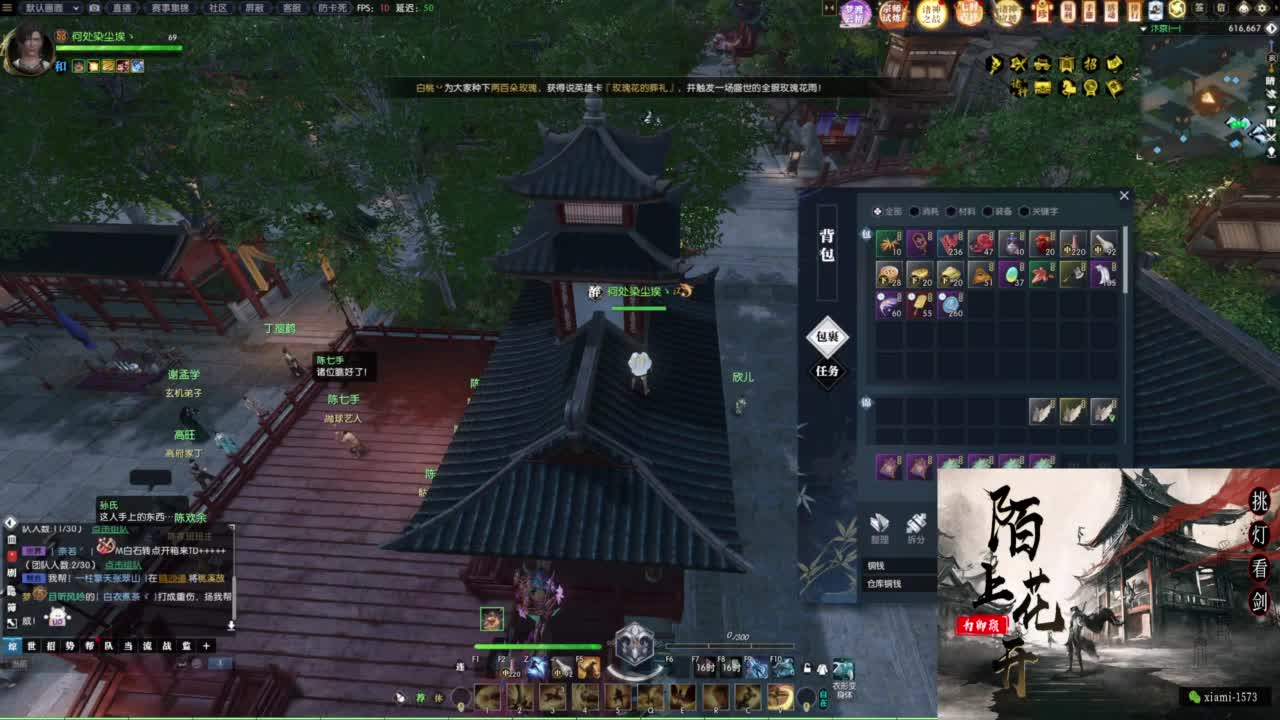Switch to the 世 chat channel tab
Screen dimensions: 1280x720
31,646
